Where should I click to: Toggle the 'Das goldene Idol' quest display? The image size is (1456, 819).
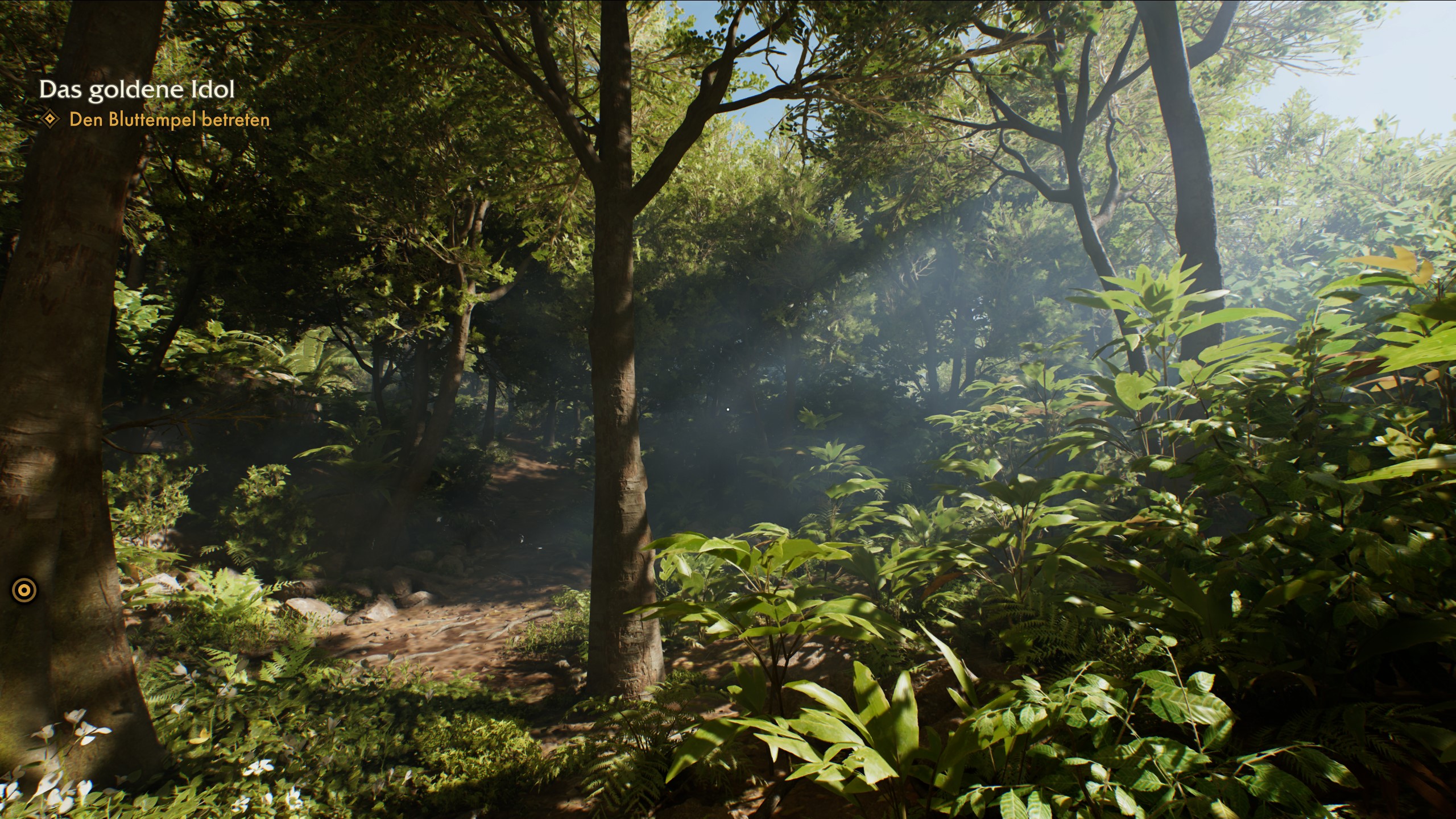pyautogui.click(x=138, y=88)
